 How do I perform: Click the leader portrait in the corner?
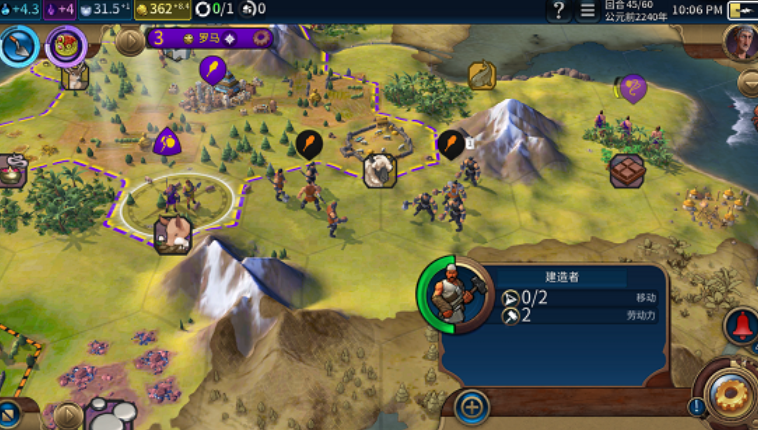[x=741, y=42]
